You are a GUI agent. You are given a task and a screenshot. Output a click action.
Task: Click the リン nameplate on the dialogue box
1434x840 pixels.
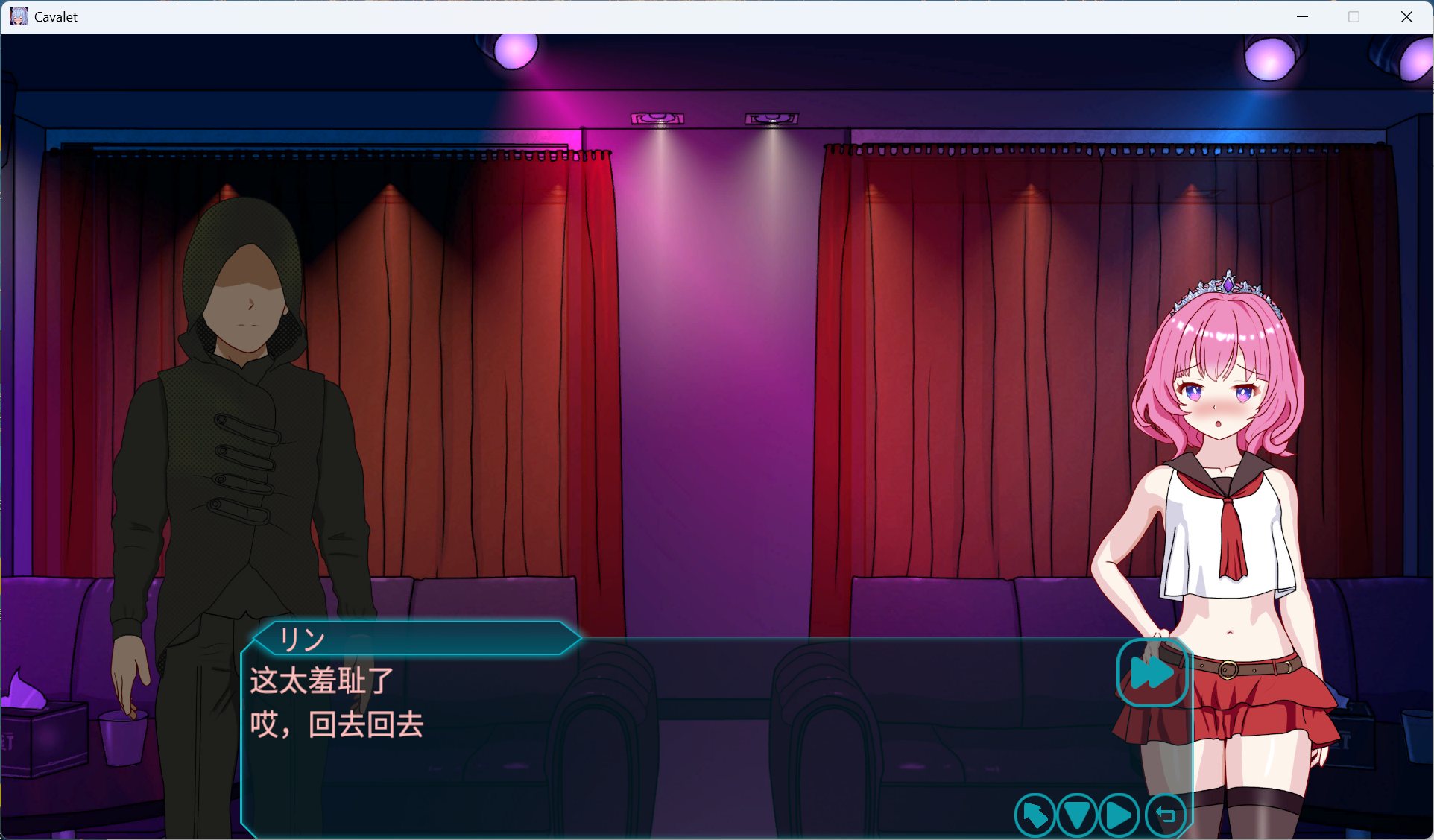tap(303, 640)
